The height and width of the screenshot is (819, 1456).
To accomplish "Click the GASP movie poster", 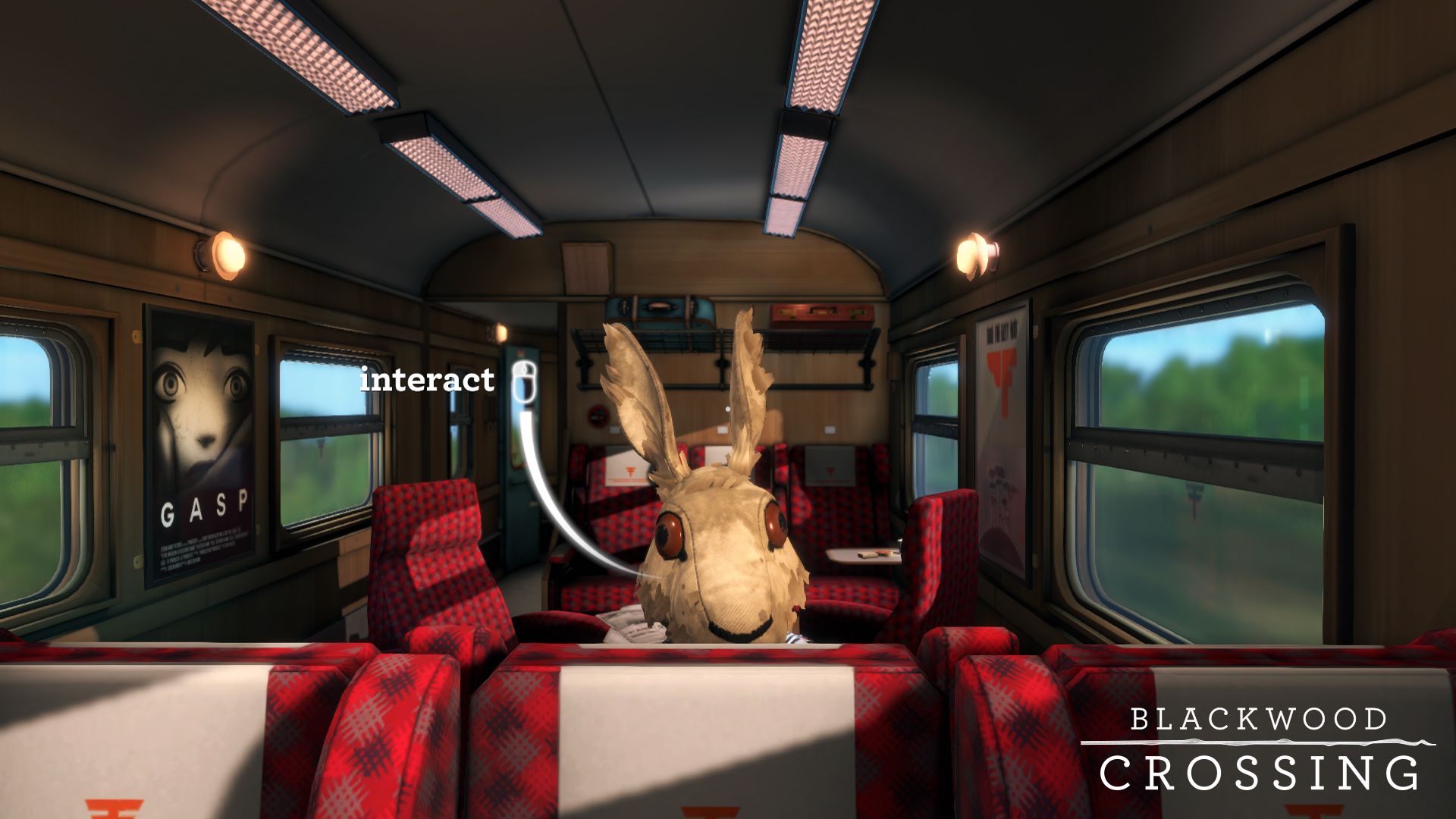I will click(199, 444).
